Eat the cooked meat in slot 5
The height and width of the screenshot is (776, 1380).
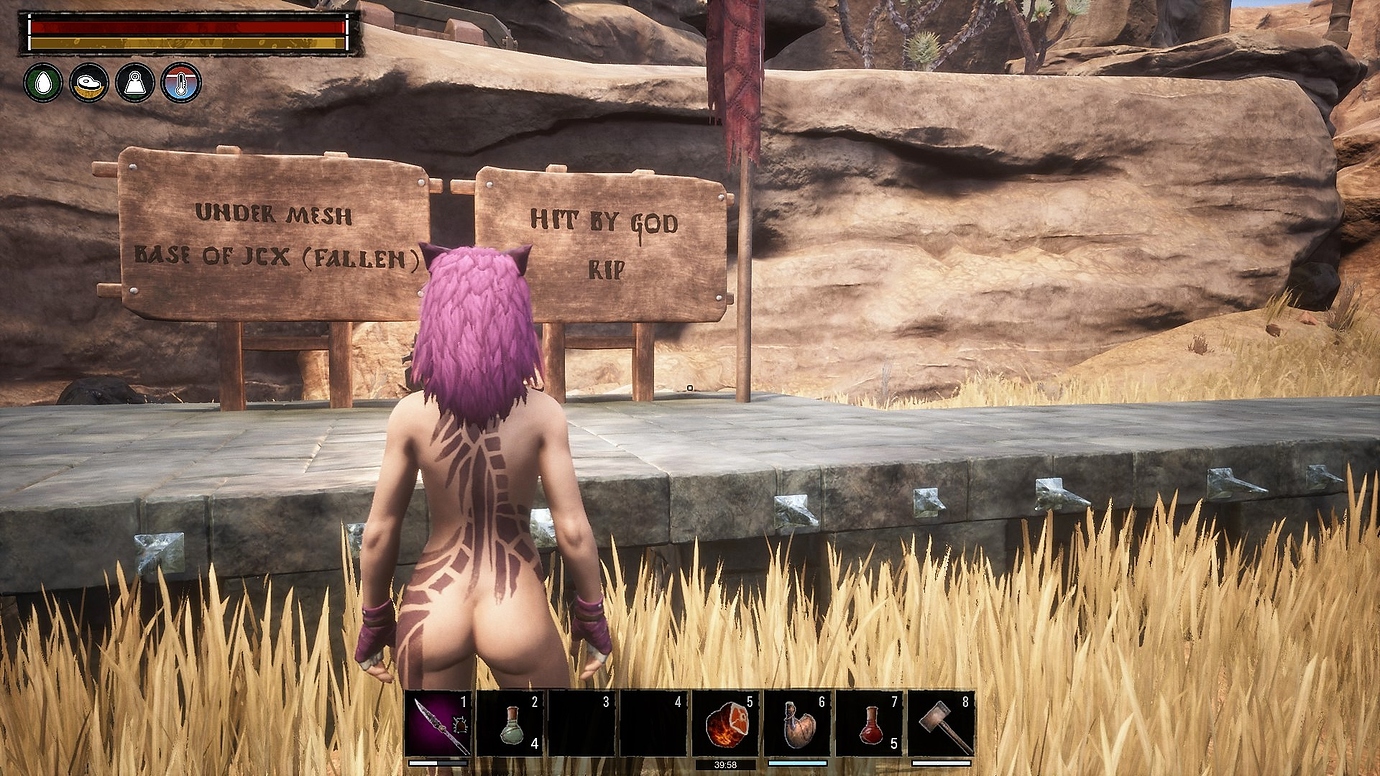click(x=726, y=723)
